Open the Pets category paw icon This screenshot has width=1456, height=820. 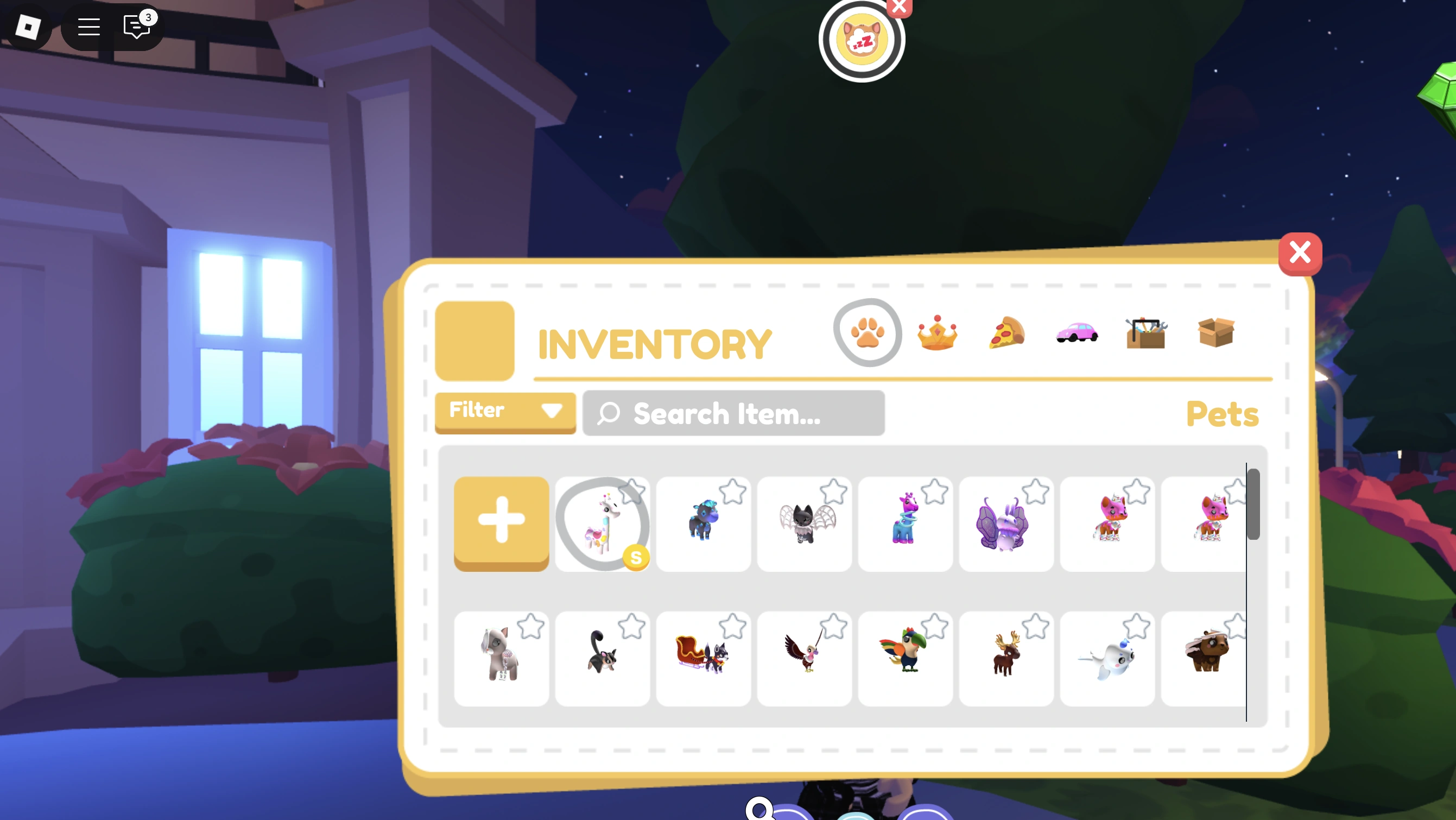pyautogui.click(x=868, y=332)
